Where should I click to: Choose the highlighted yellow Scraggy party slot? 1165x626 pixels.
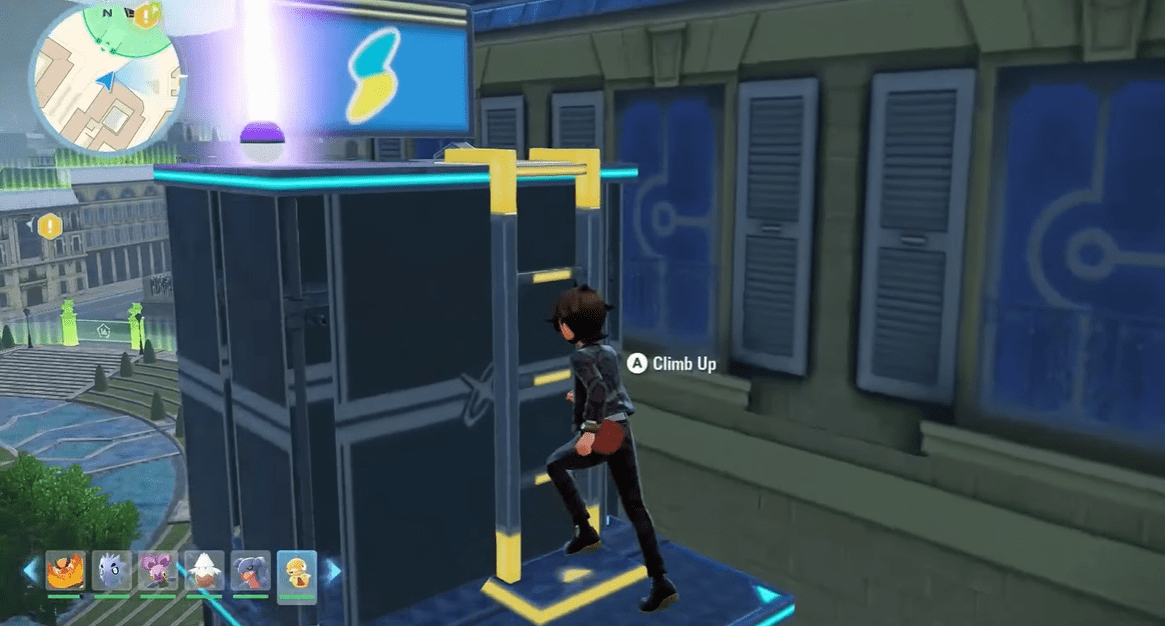[x=297, y=571]
